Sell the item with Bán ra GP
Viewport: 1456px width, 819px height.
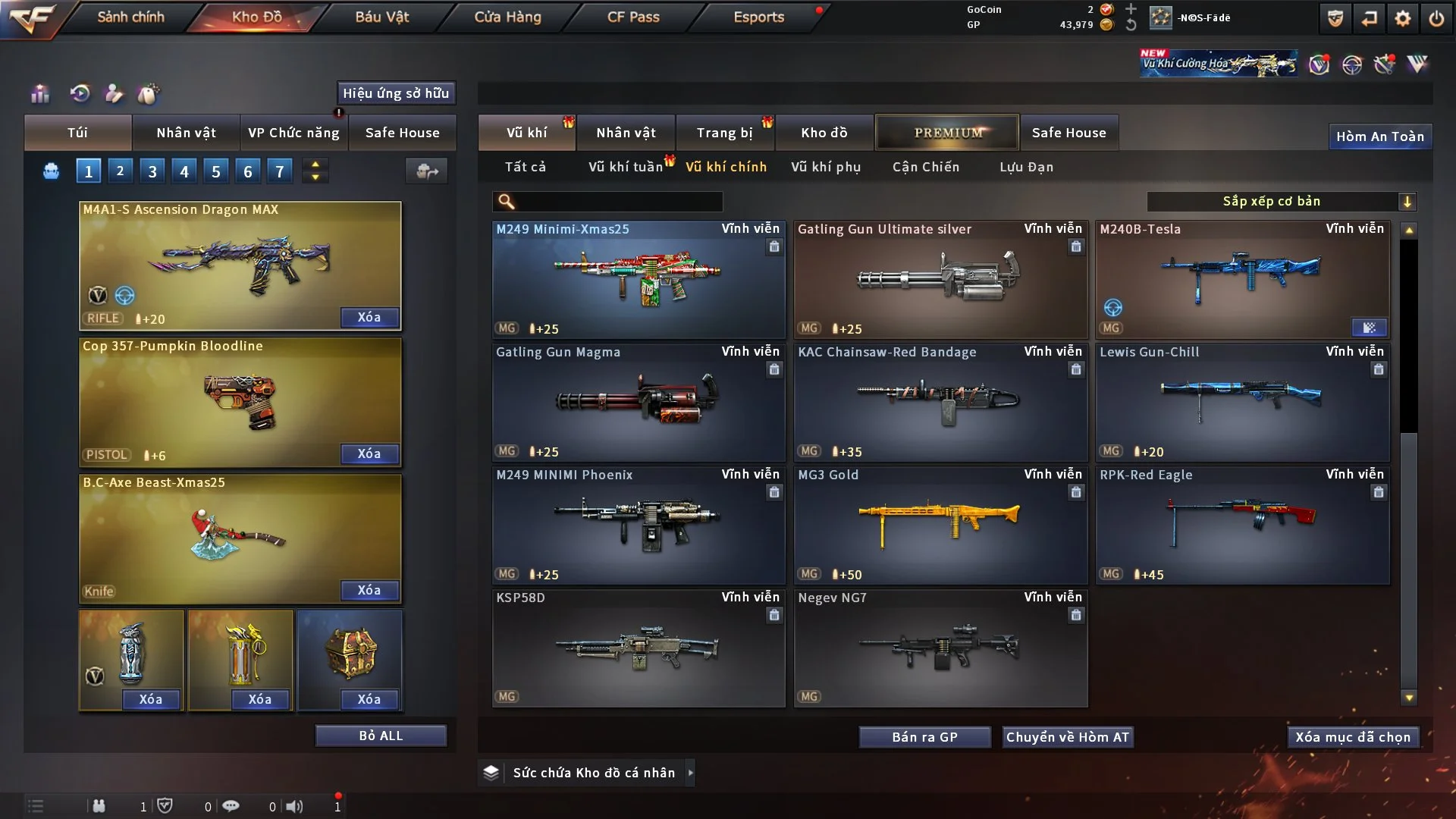924,737
